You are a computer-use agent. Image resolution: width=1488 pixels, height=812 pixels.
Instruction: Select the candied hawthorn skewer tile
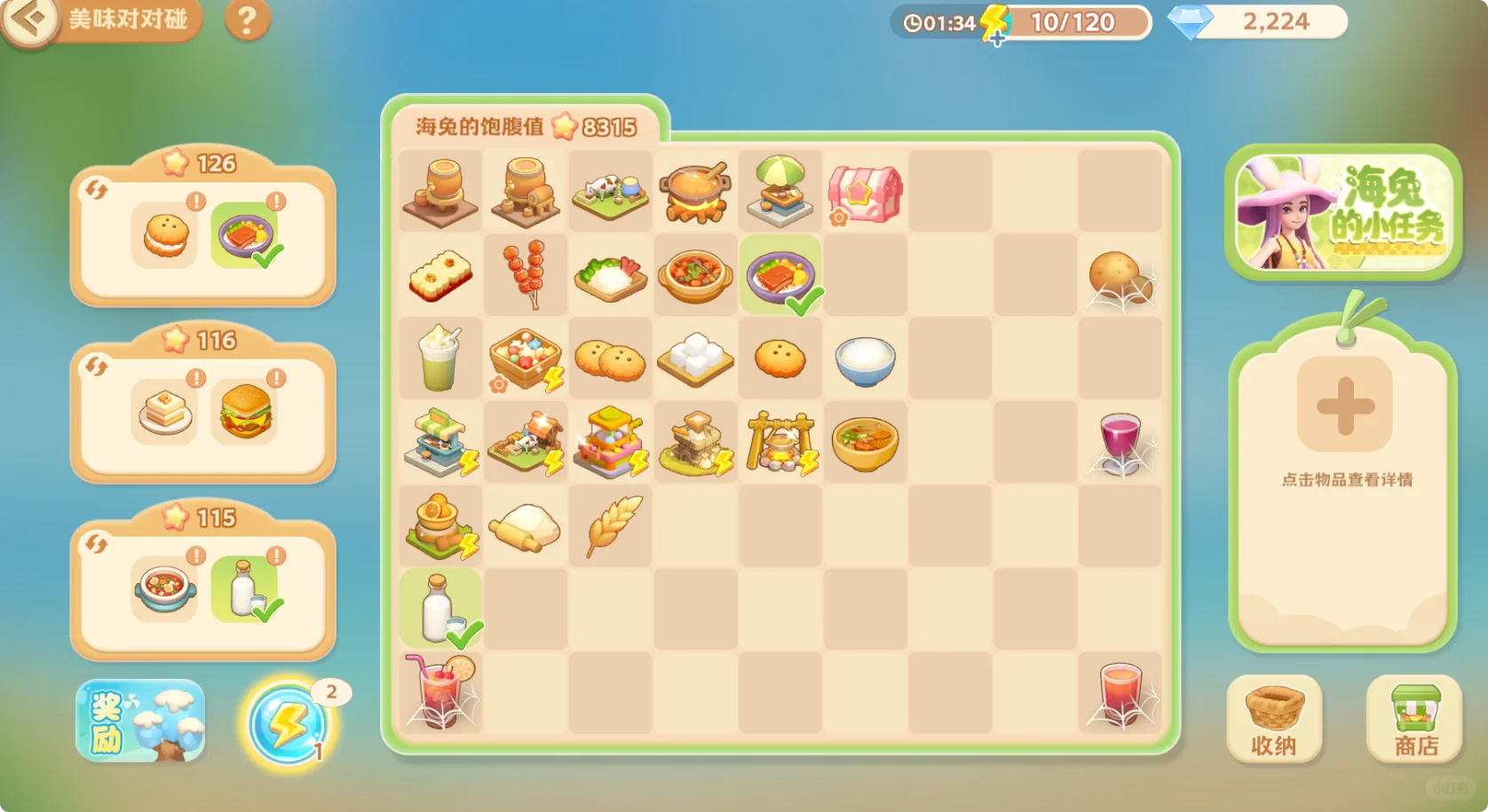(525, 275)
